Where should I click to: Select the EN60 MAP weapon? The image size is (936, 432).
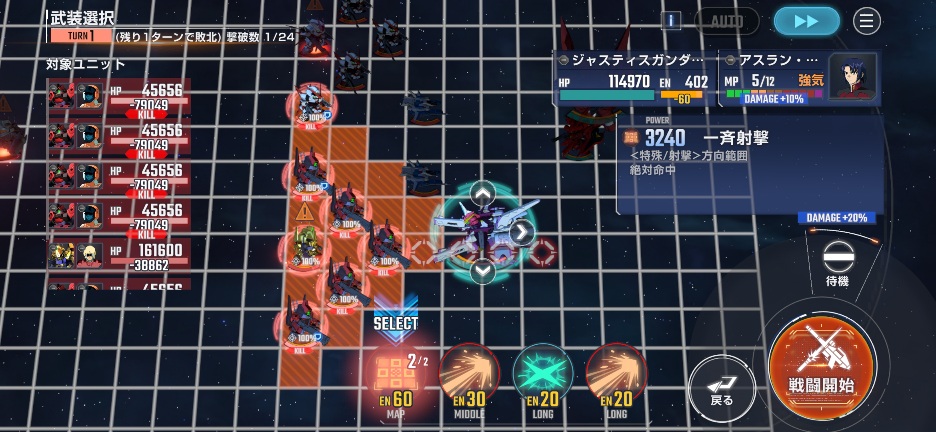click(397, 376)
